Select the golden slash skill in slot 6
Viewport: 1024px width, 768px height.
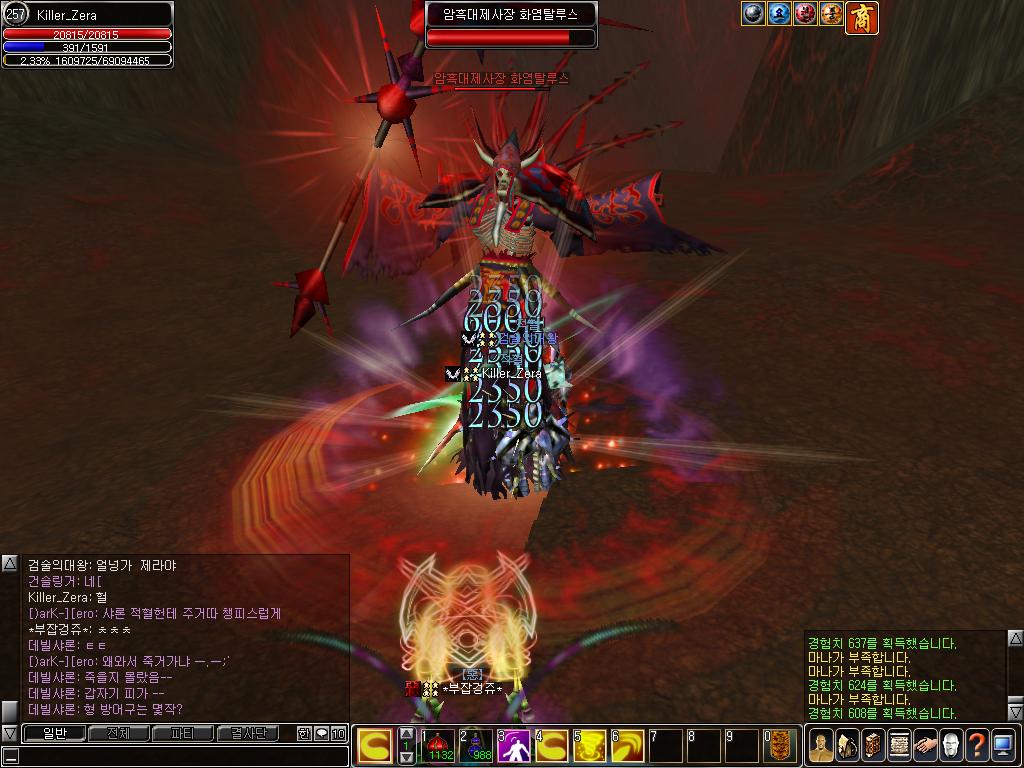pos(627,746)
